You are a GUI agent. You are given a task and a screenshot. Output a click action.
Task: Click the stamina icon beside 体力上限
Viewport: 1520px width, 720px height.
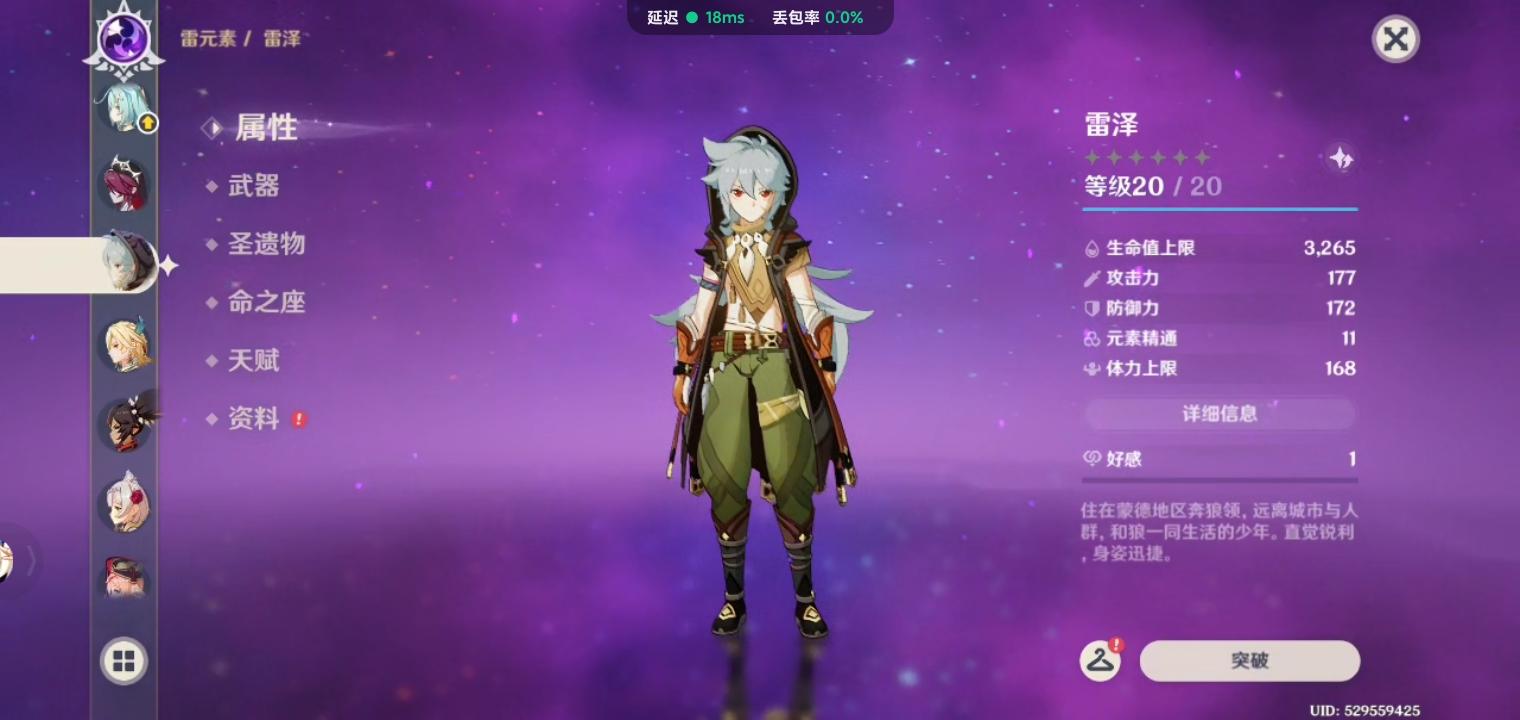[1092, 368]
